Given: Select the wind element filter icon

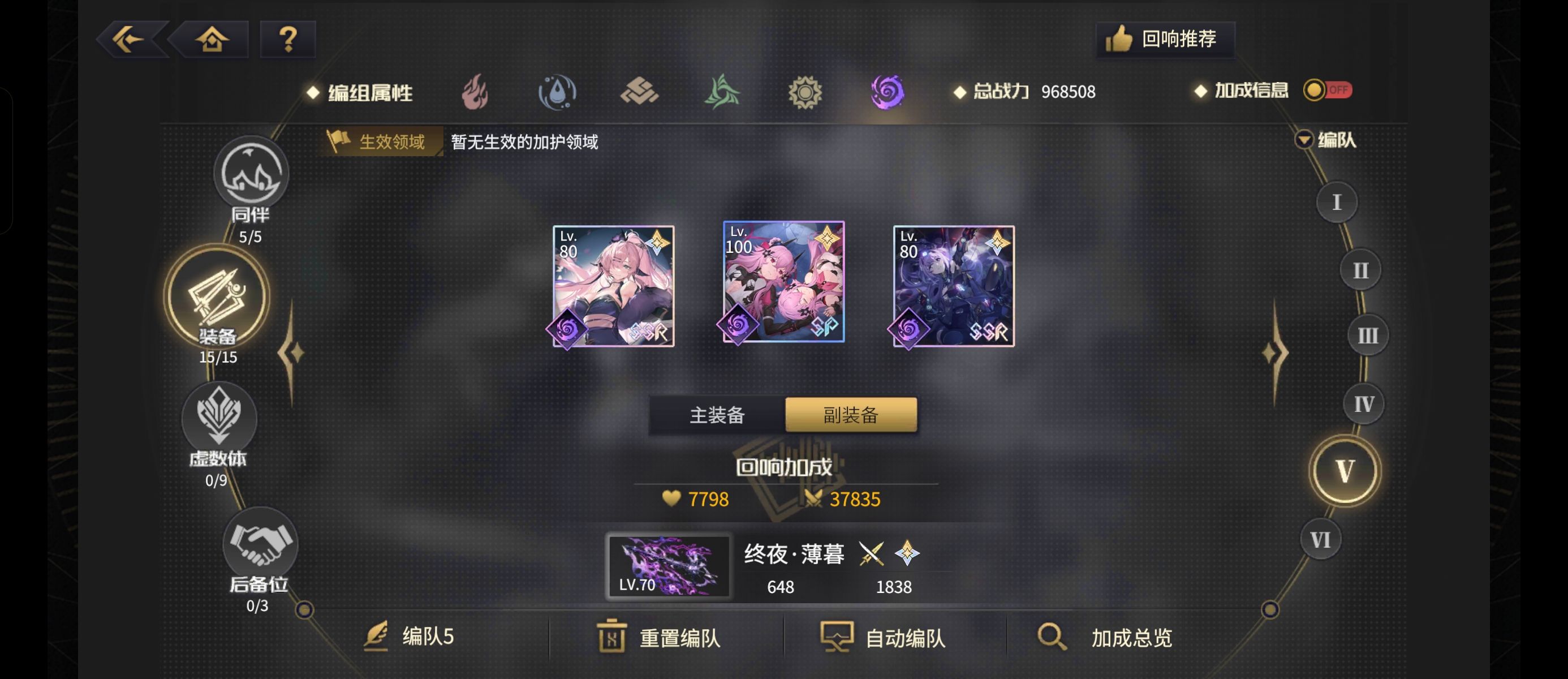Looking at the screenshot, I should click(x=723, y=93).
